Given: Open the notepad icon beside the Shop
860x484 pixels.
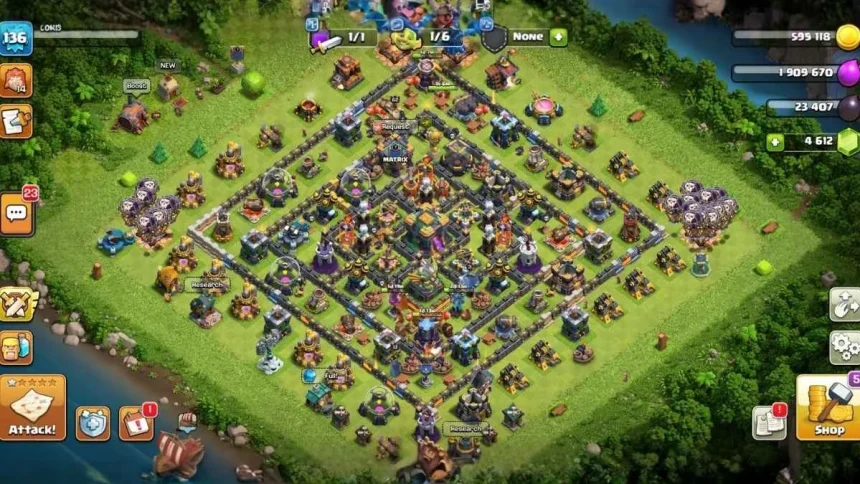Looking at the screenshot, I should 769,423.
